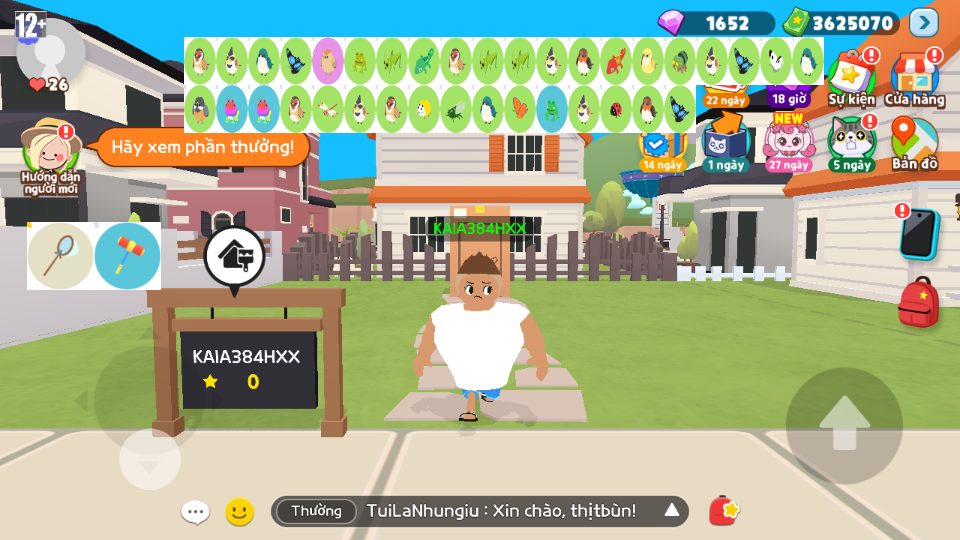Select the toy hammer tool
The height and width of the screenshot is (540, 960).
(x=128, y=256)
